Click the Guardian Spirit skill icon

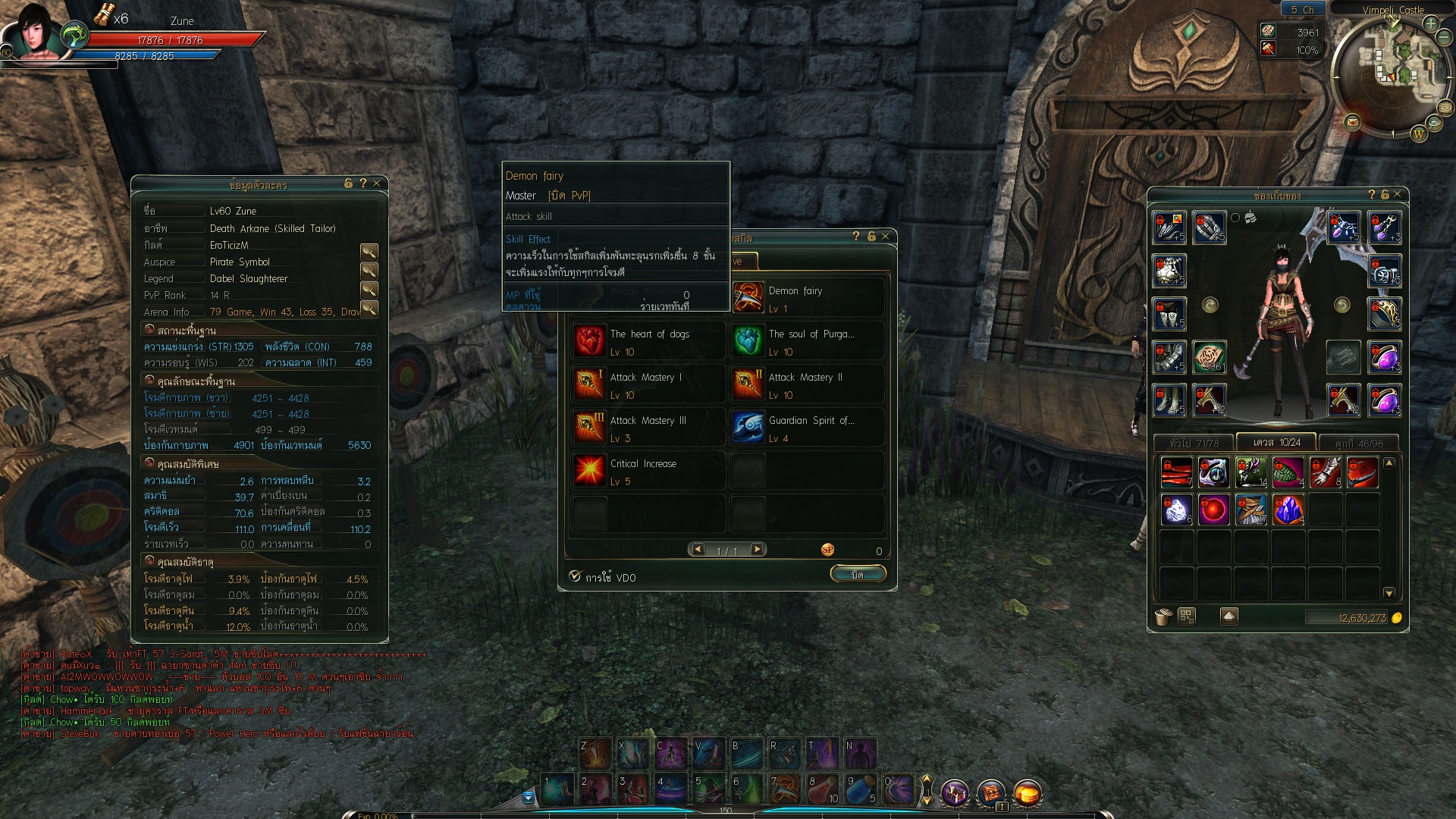pos(748,428)
